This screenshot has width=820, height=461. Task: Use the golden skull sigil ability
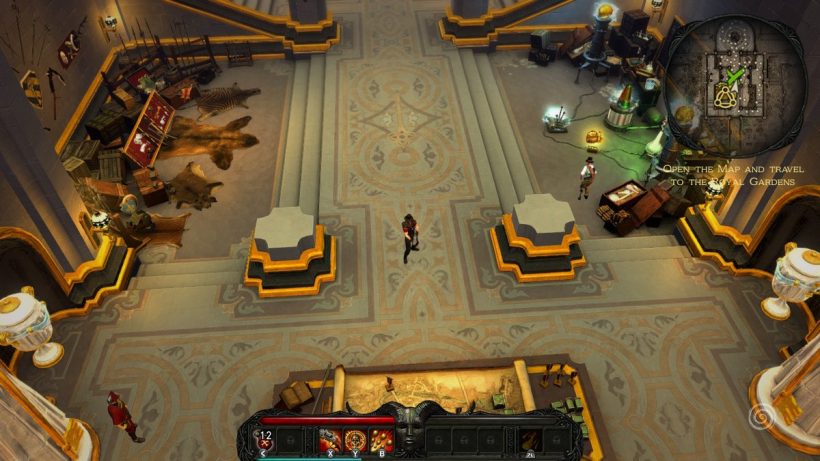(x=355, y=440)
